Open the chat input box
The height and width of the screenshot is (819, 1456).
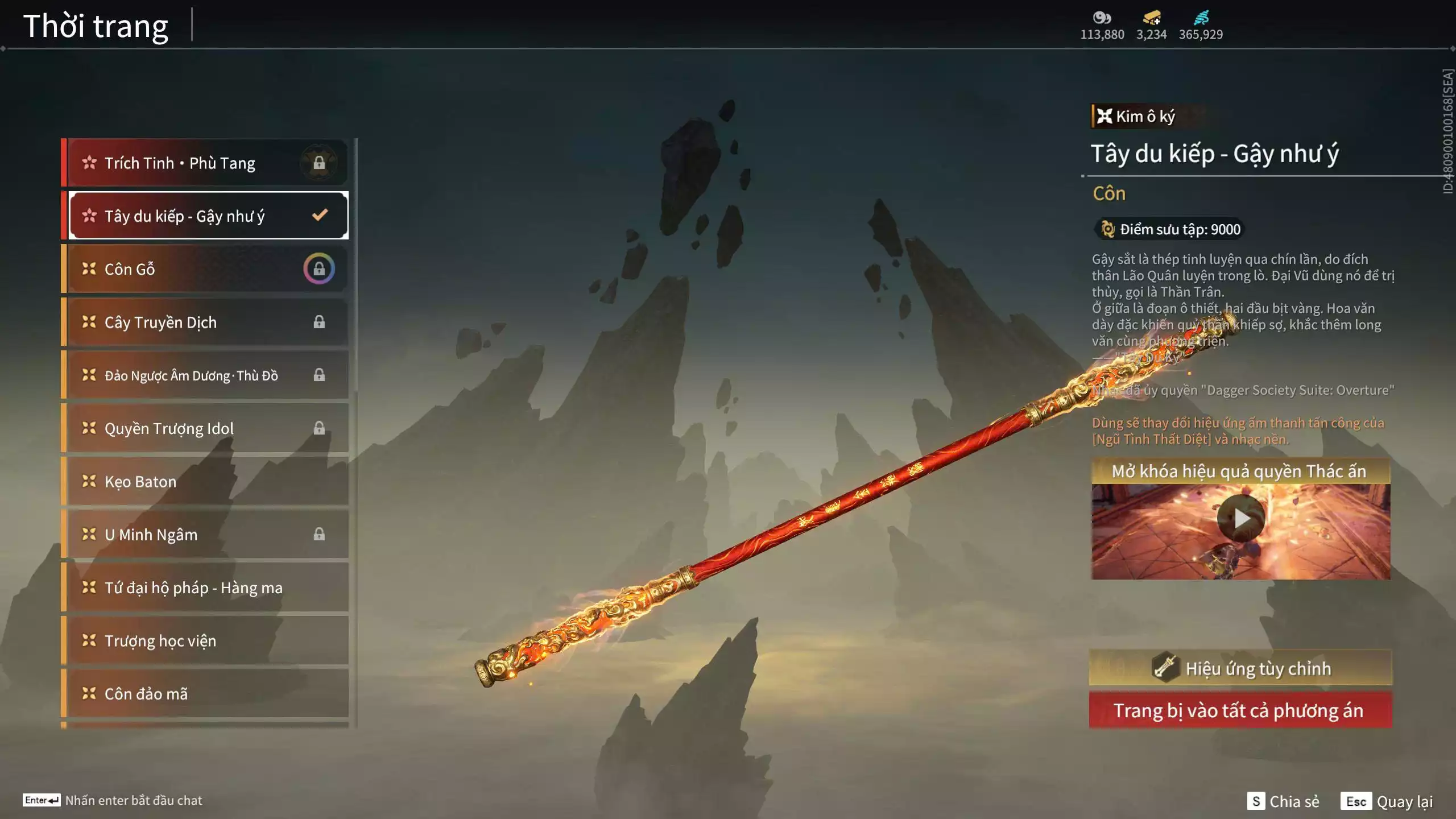point(113,800)
